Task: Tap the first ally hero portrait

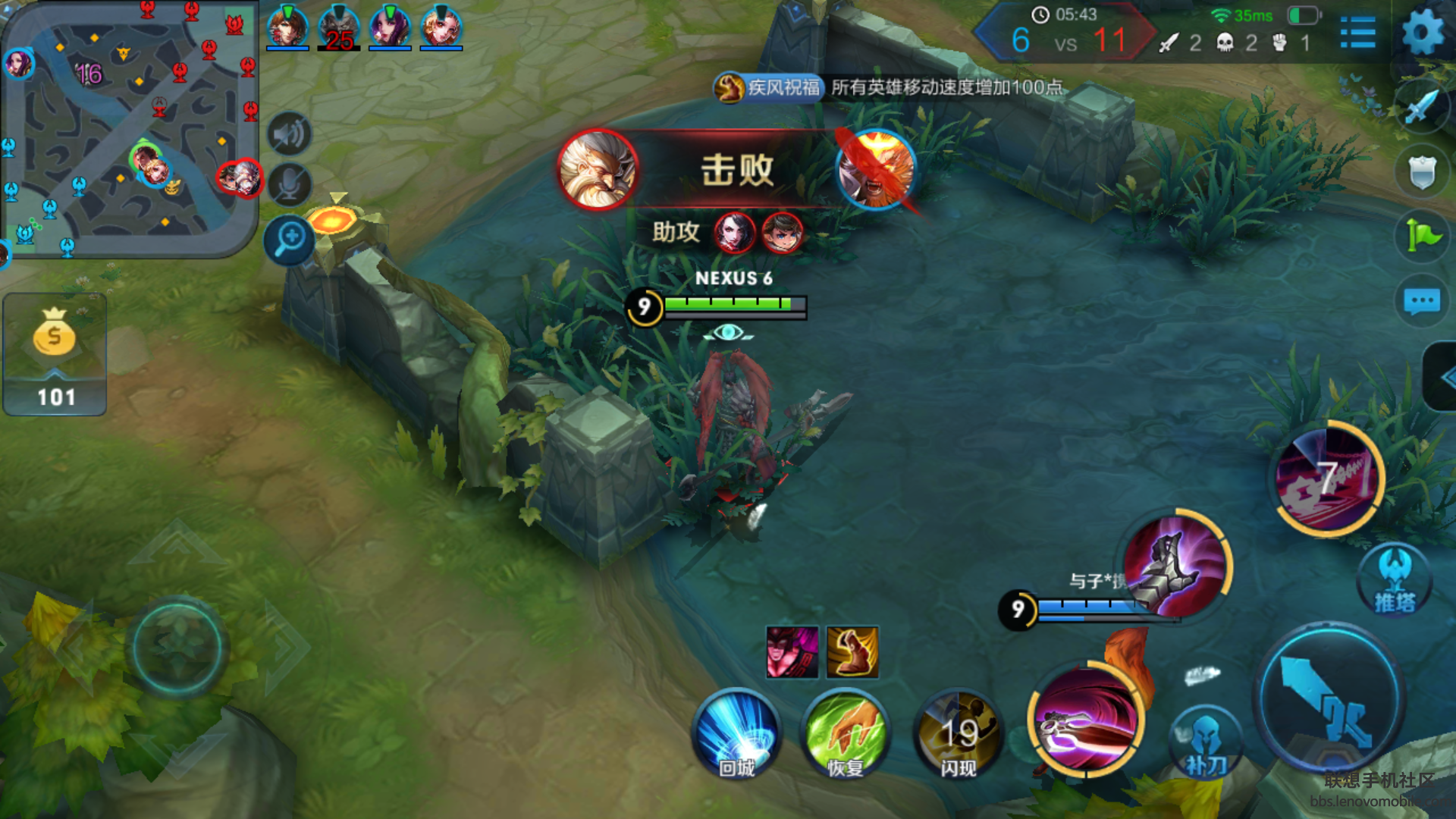Action: (x=289, y=28)
